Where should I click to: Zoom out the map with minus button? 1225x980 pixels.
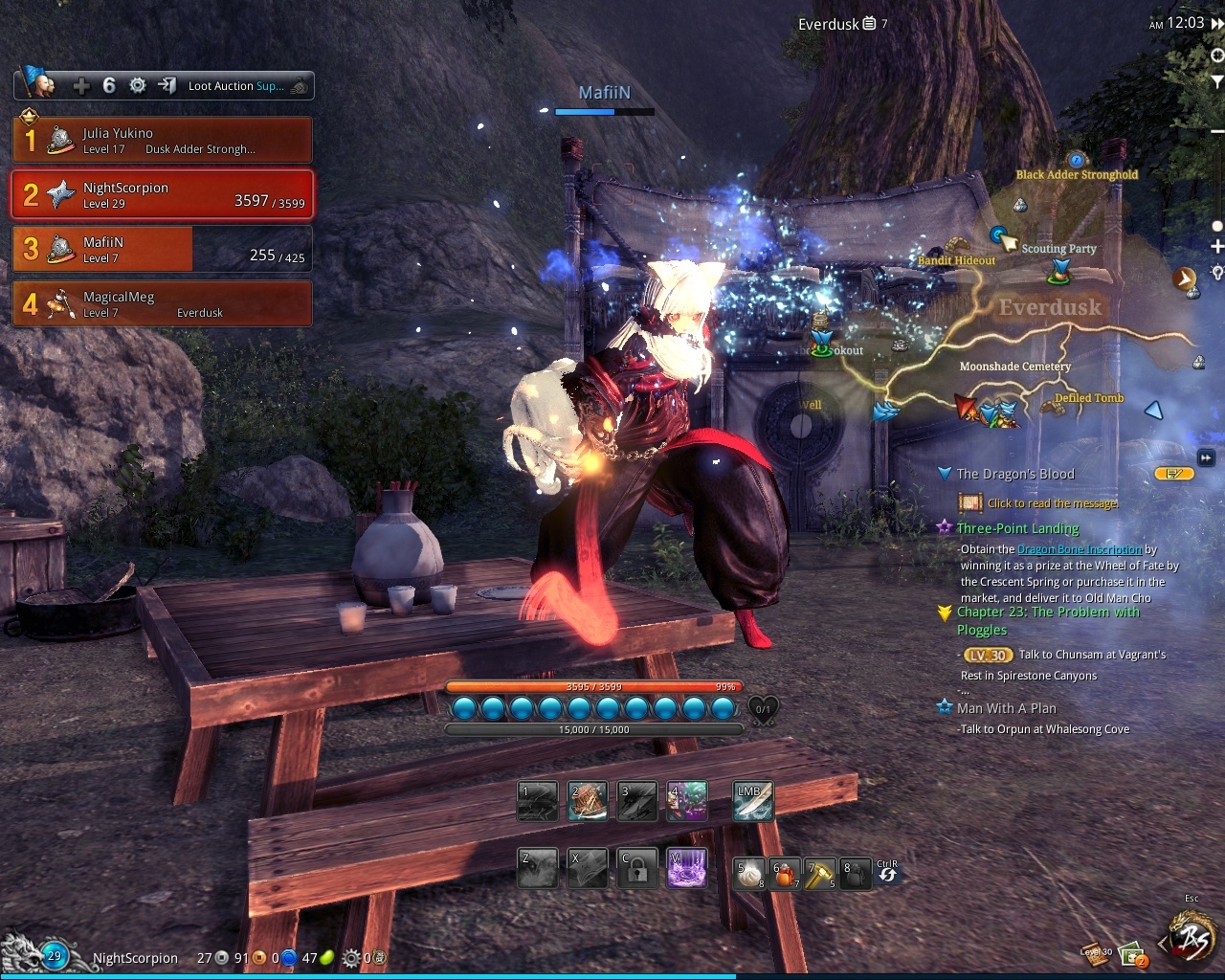(1216, 130)
